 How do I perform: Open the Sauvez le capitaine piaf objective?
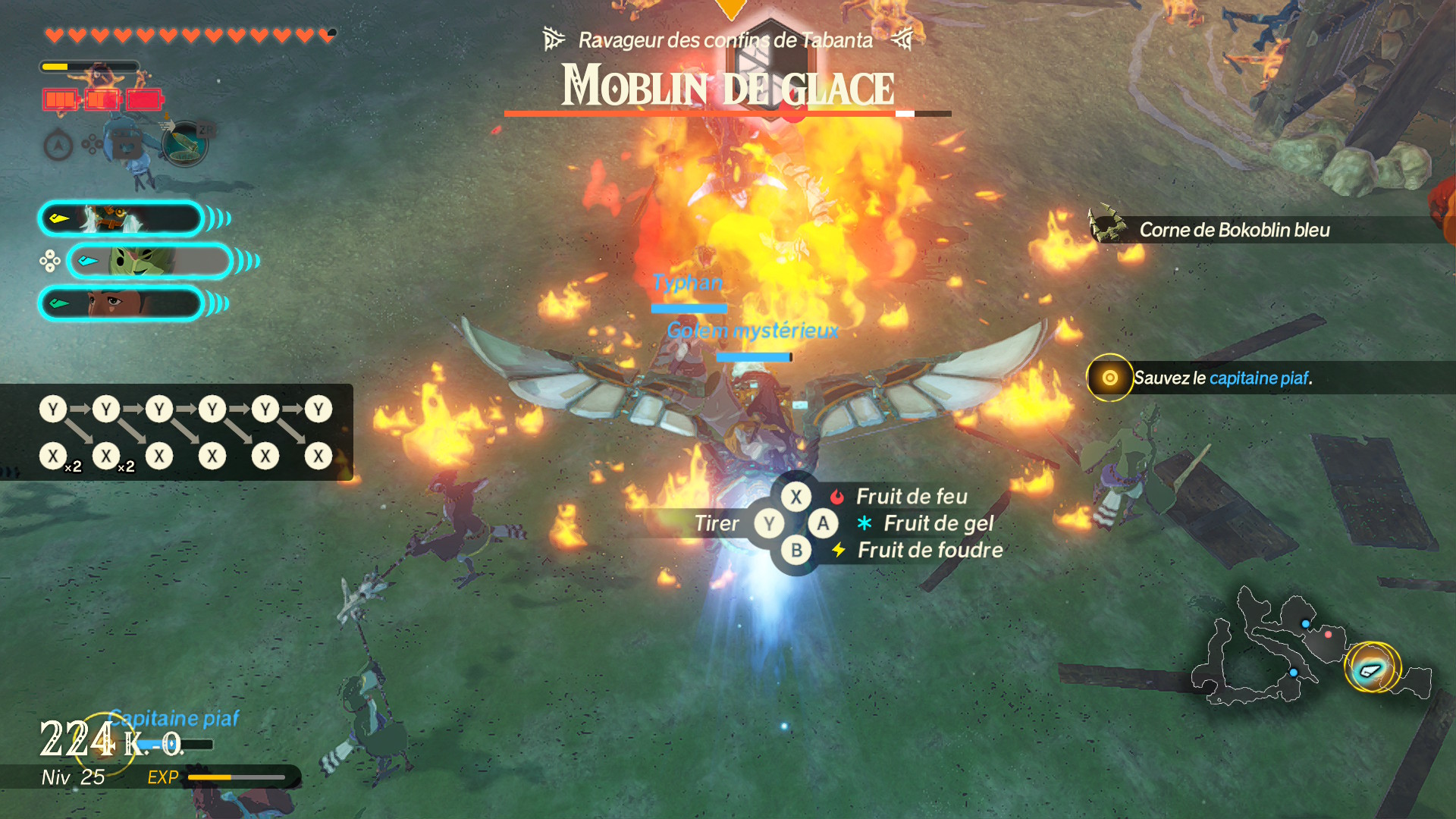click(1222, 378)
